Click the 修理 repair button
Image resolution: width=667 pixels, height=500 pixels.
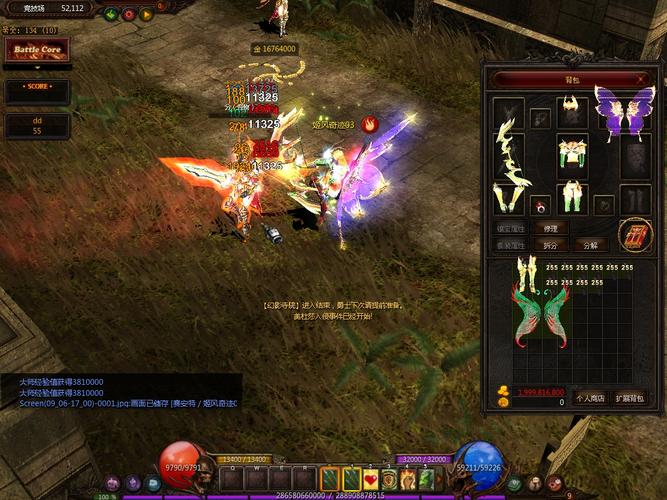[x=550, y=229]
